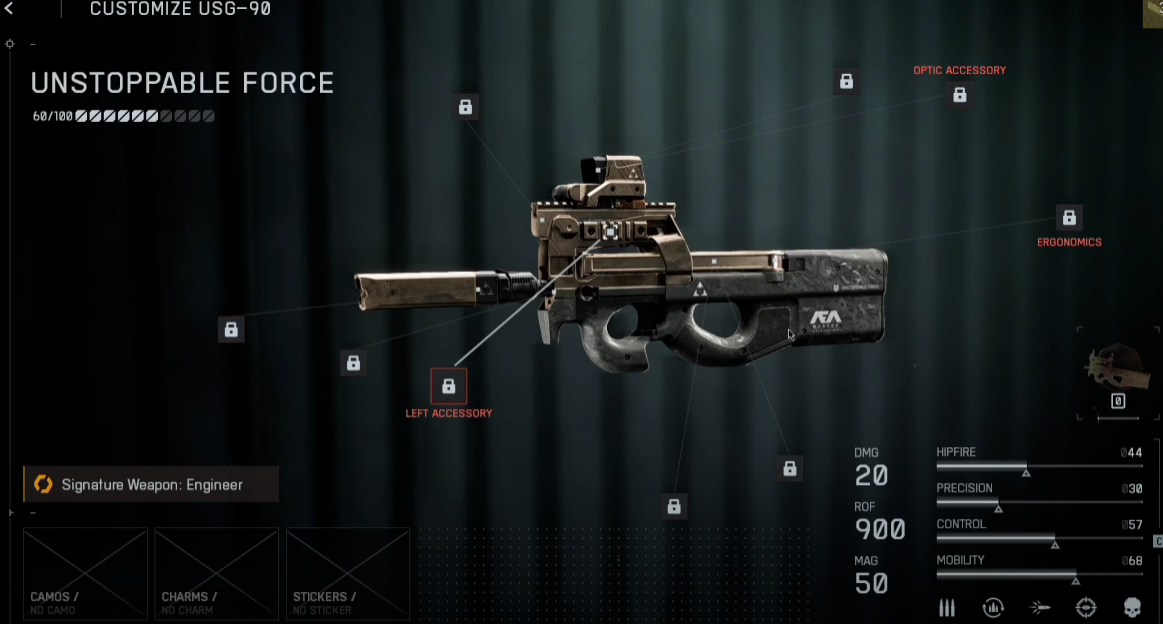
Task: Click the muzzle flash bullet icon
Action: [1040, 607]
